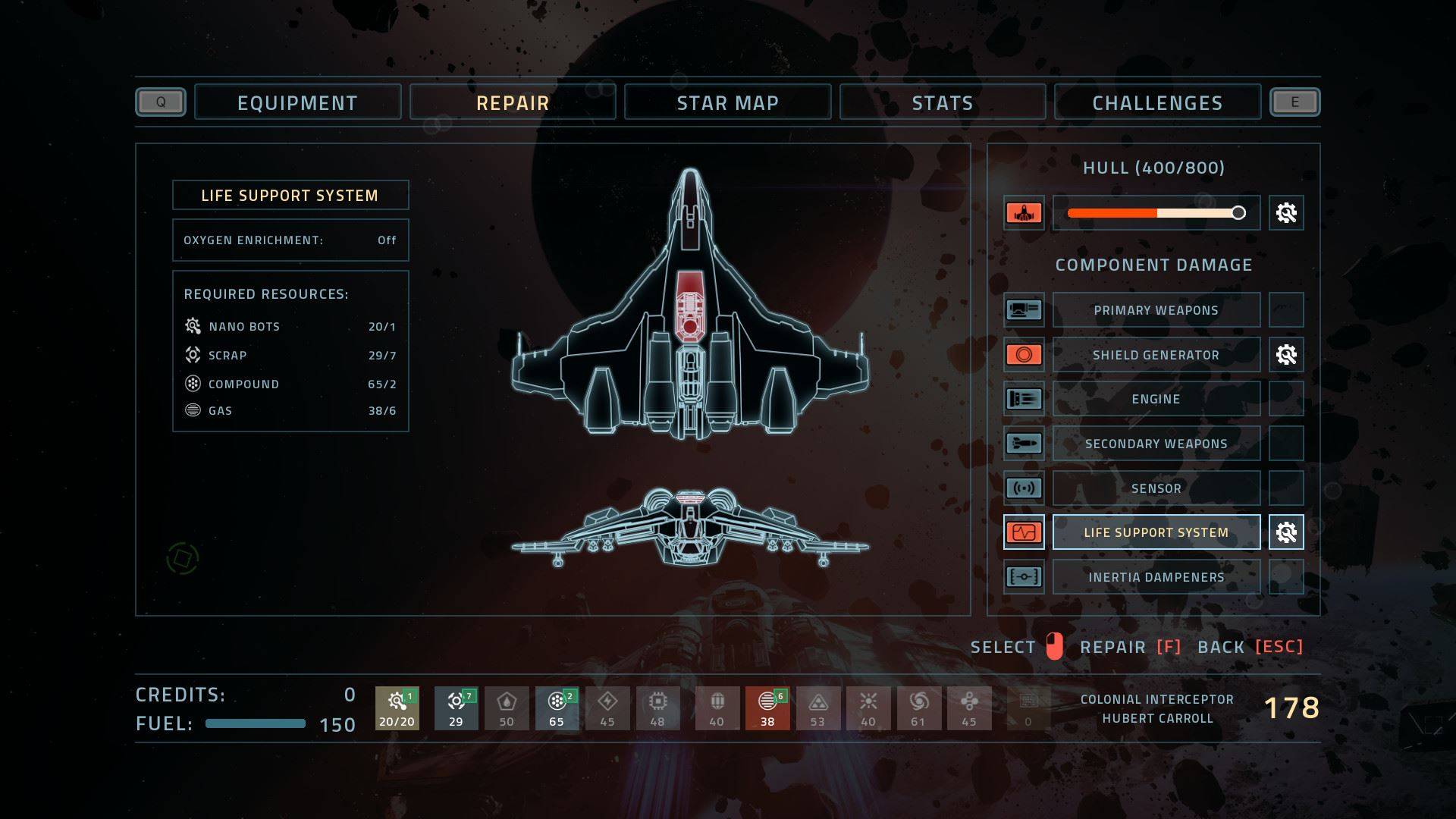Select the Sensor component
The image size is (1456, 819).
(x=1156, y=488)
